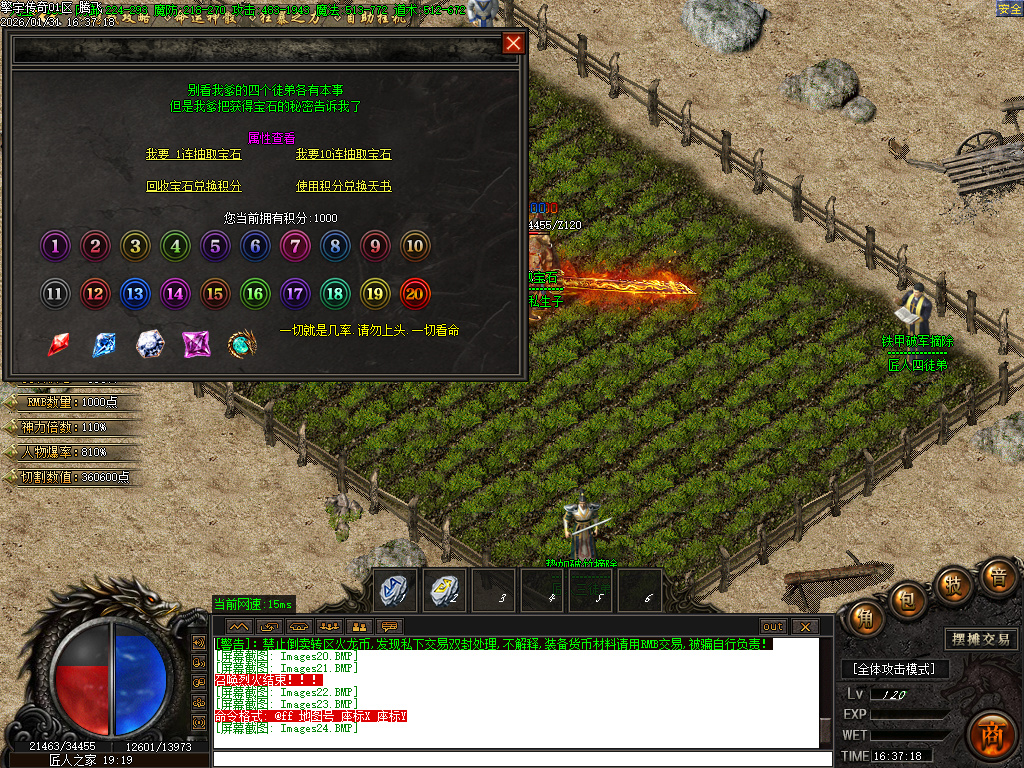This screenshot has width=1024, height=768.
Task: Click numbered orb 1
Action: point(55,245)
